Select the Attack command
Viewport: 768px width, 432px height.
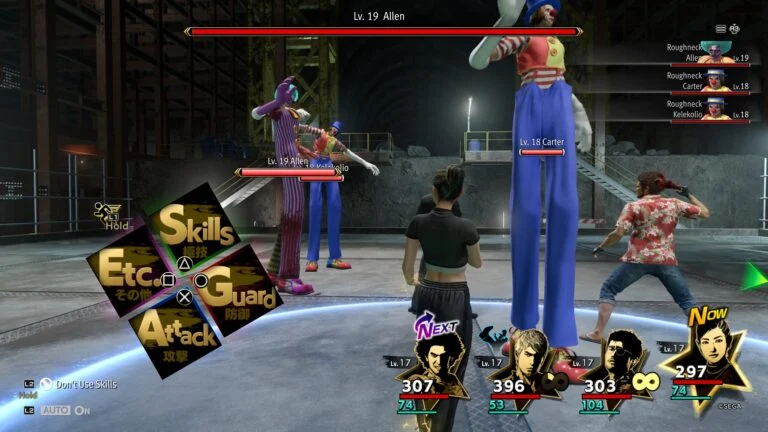[x=176, y=332]
